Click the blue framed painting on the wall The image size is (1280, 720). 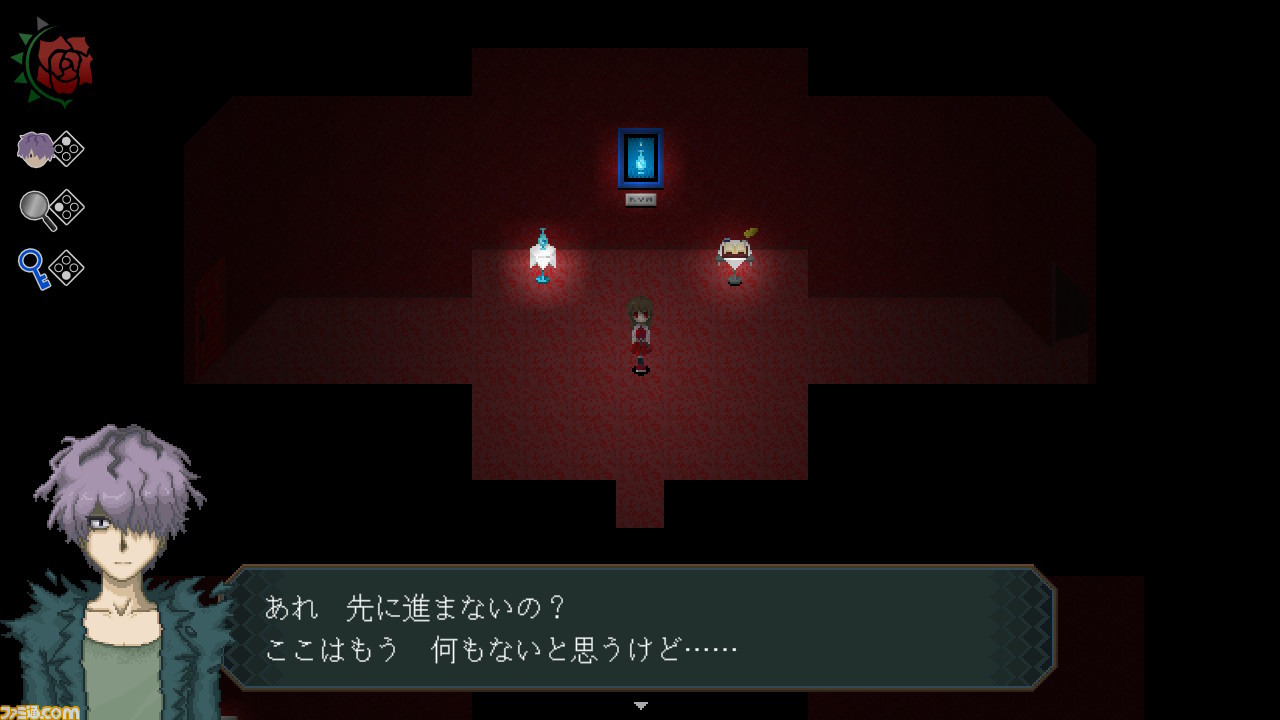tap(641, 157)
